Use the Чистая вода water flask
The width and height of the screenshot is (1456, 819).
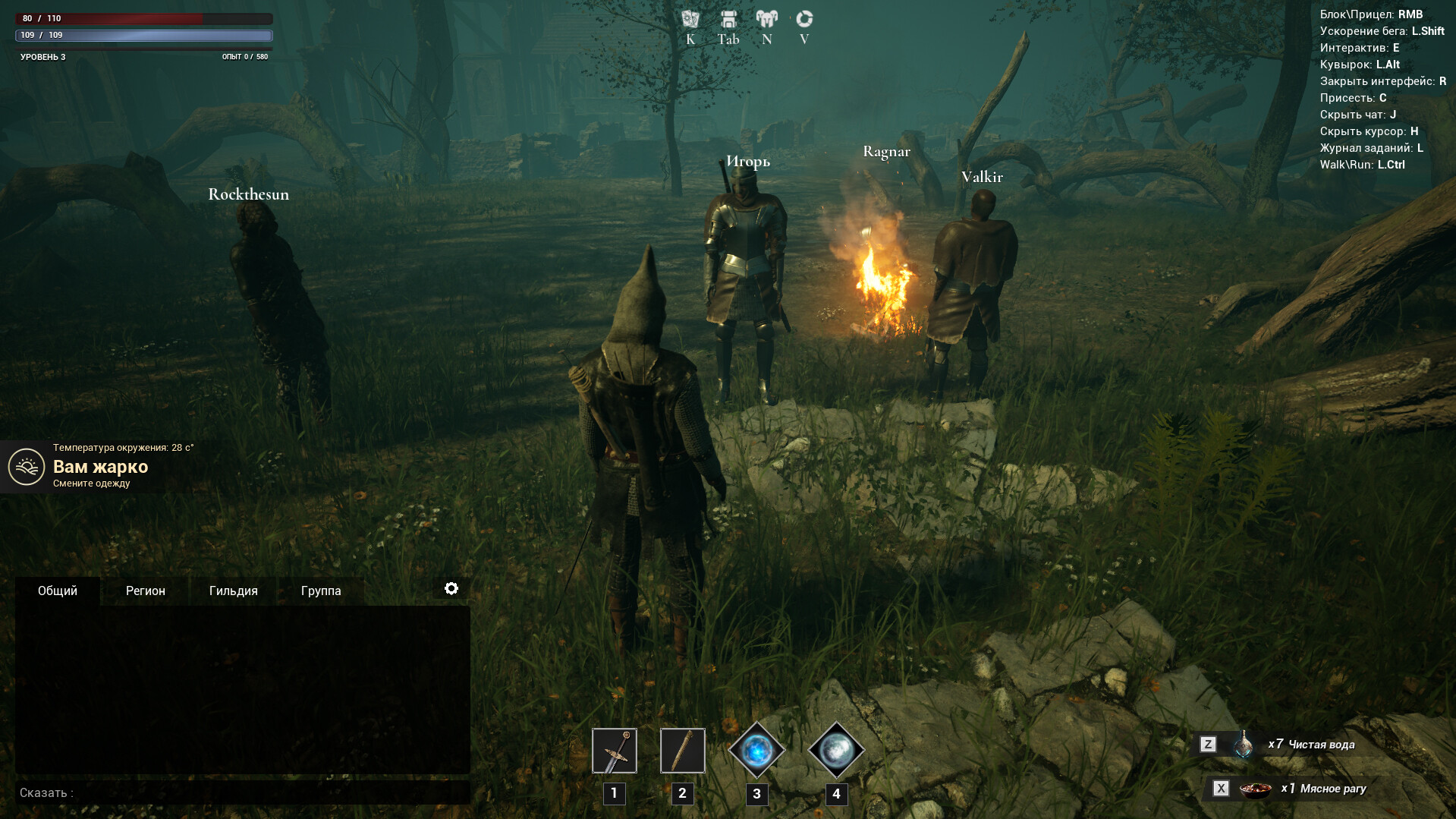point(1244,745)
